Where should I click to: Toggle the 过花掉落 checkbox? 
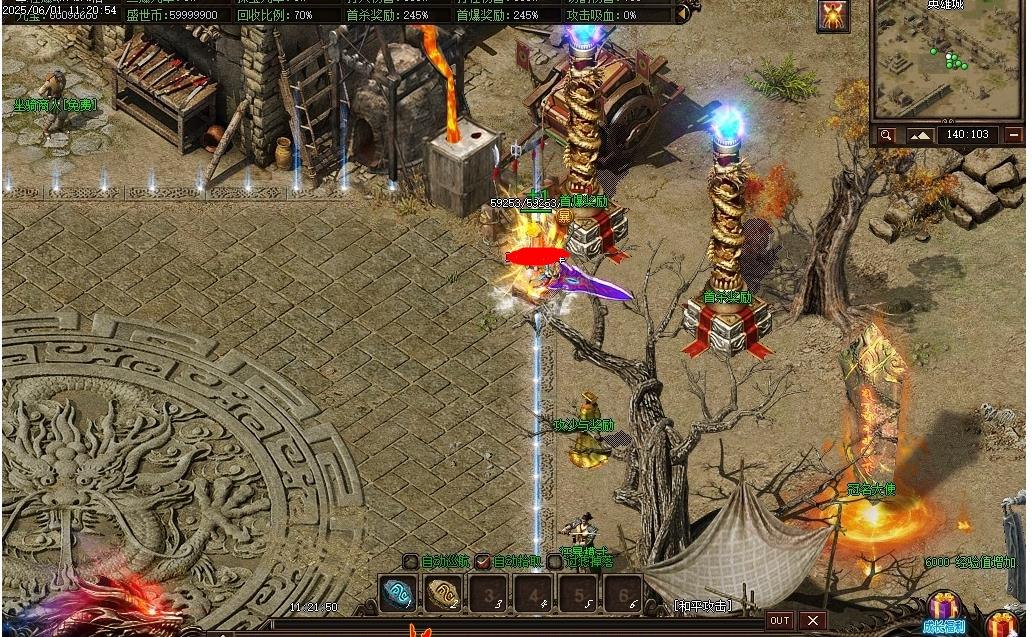555,561
